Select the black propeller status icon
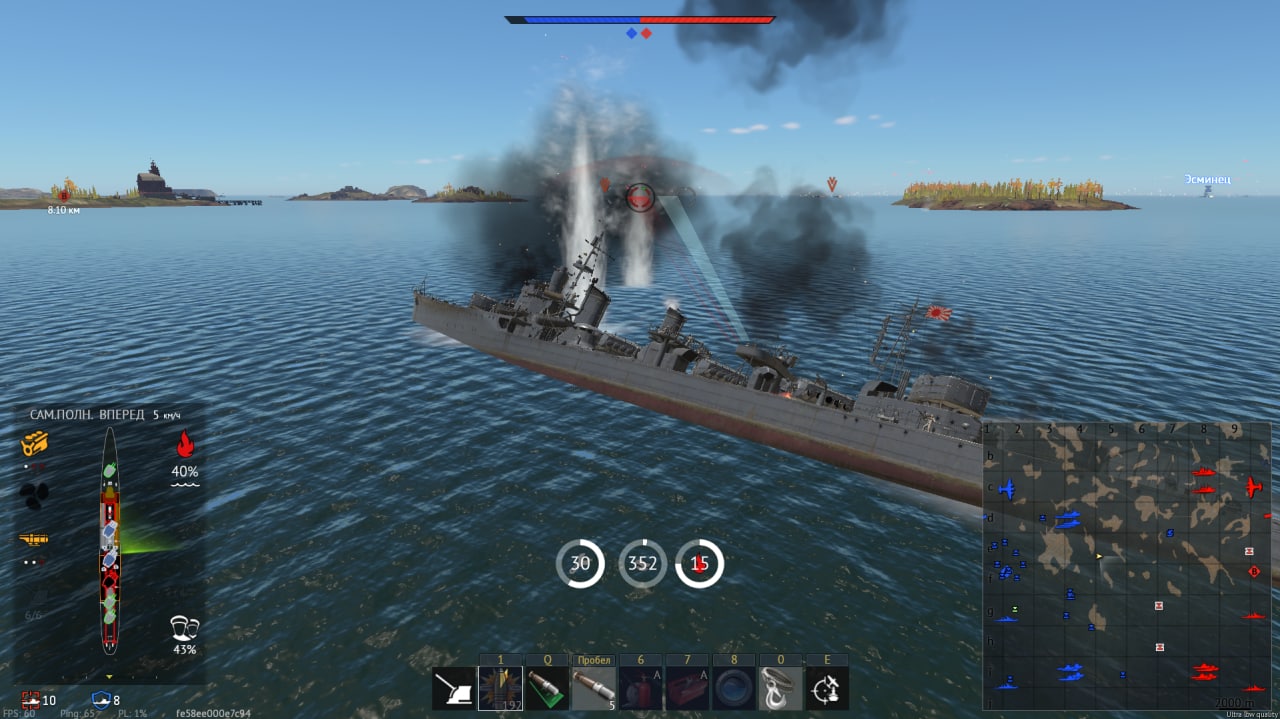Viewport: 1280px width, 719px height. tap(35, 495)
